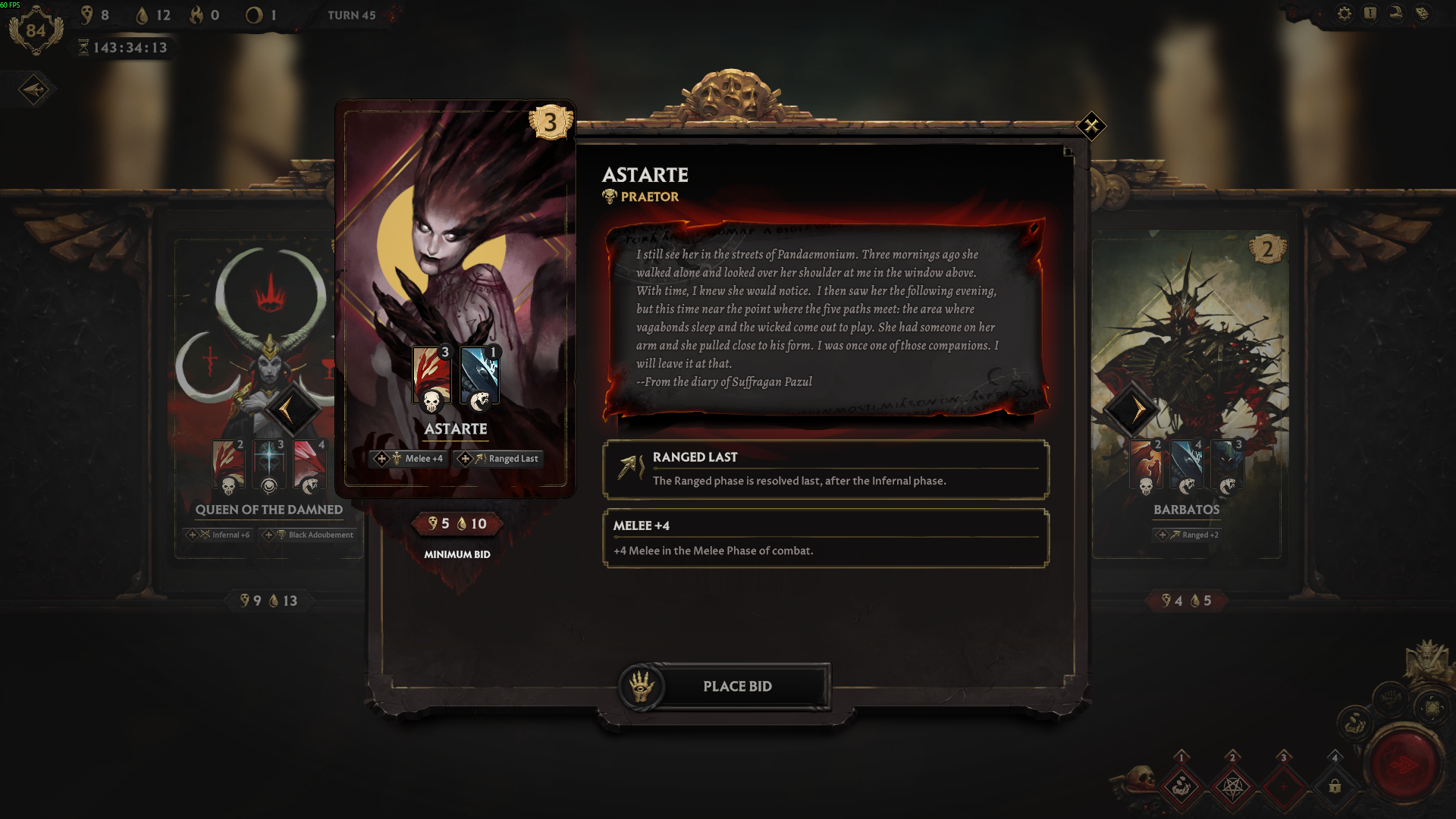The image size is (1456, 819).
Task: Select order slot 1 with the hand icon
Action: coord(1181,786)
